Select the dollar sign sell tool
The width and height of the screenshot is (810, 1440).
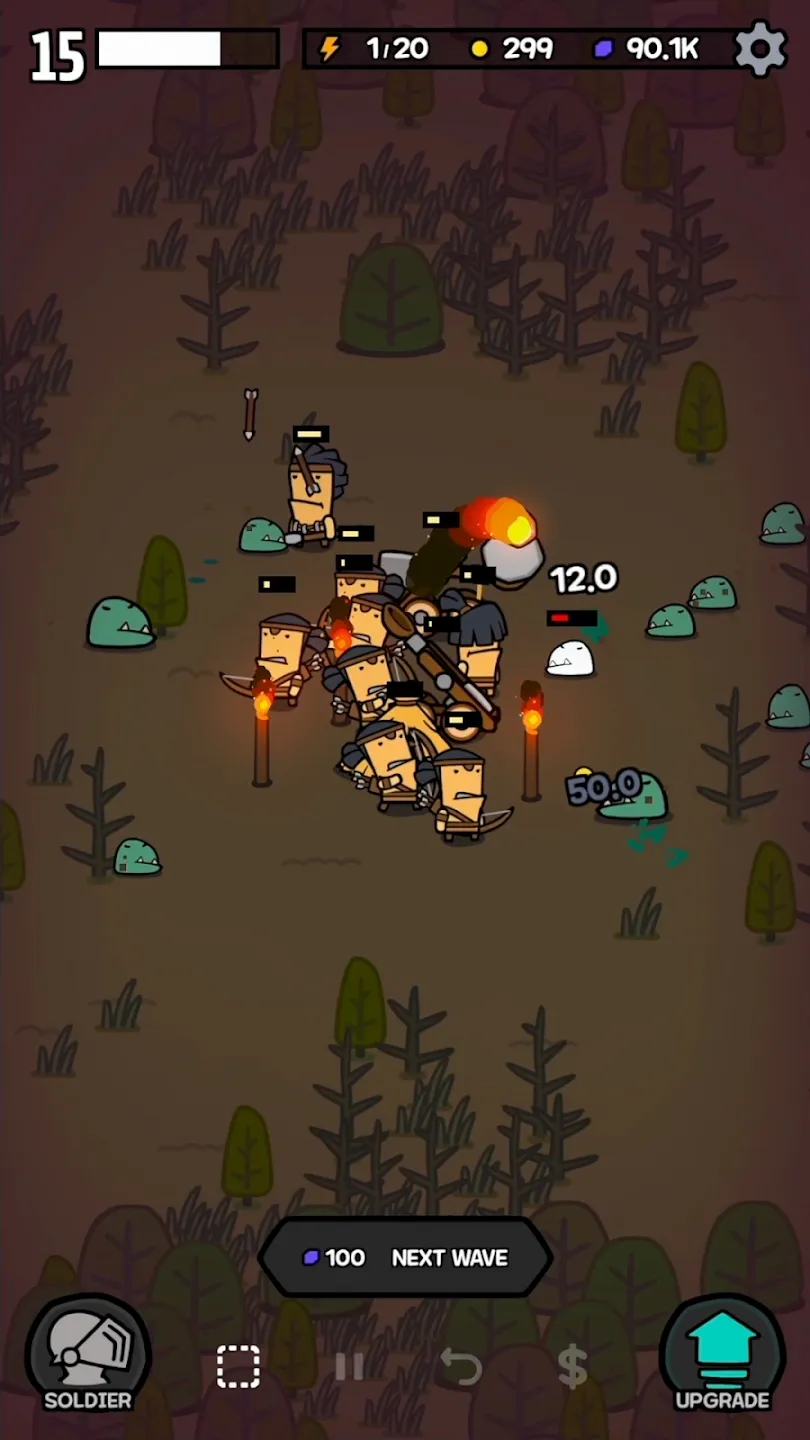[572, 1366]
